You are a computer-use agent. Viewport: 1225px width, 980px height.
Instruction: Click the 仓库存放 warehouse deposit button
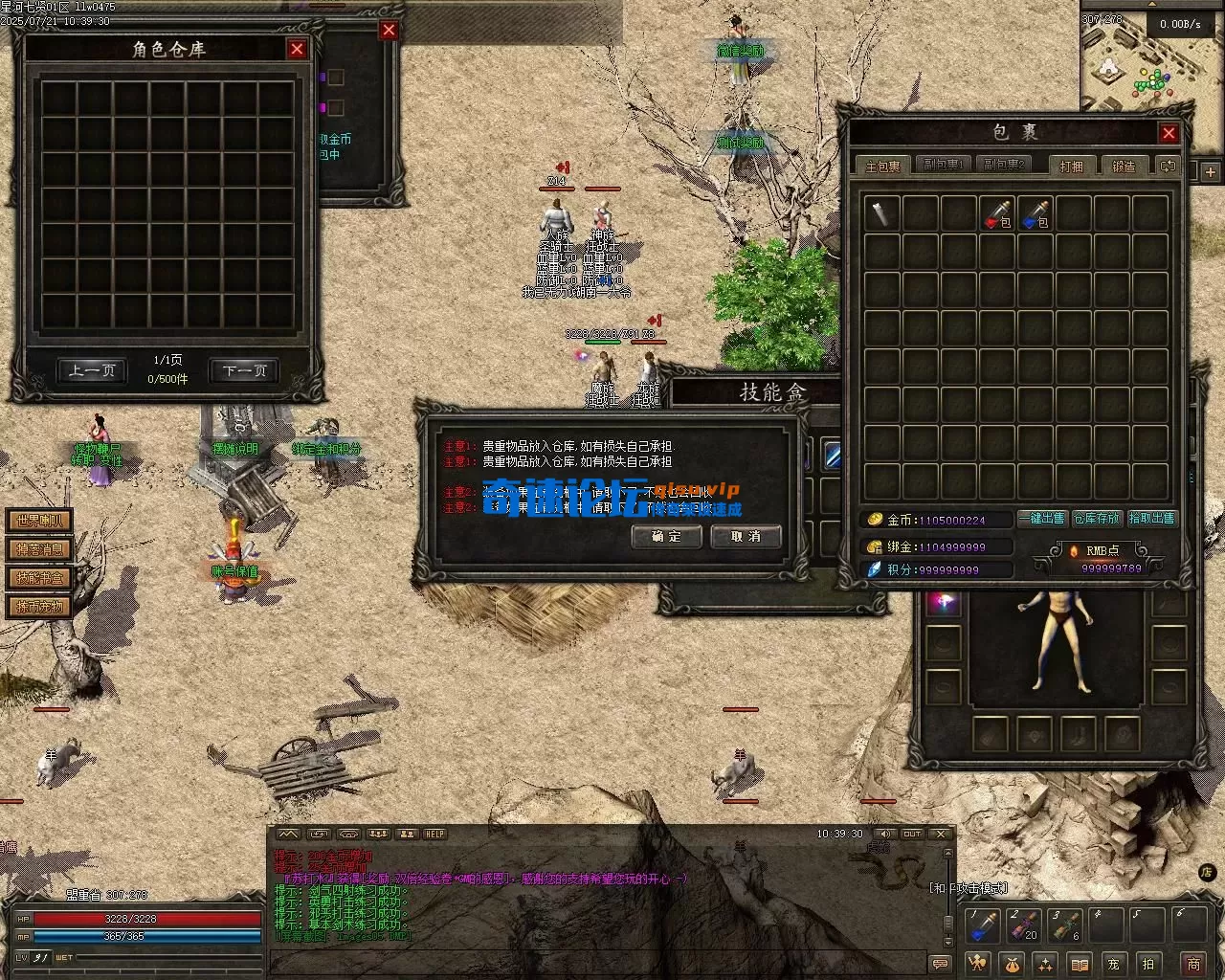(x=1097, y=518)
